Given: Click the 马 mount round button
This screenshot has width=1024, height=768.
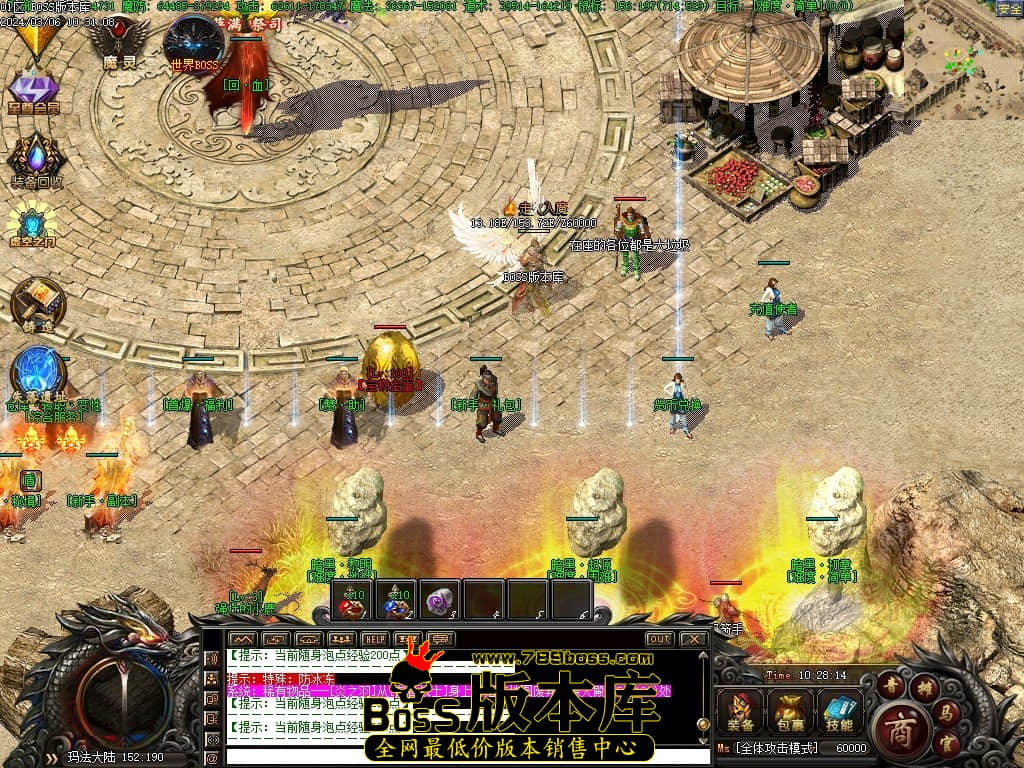Looking at the screenshot, I should pyautogui.click(x=946, y=712).
